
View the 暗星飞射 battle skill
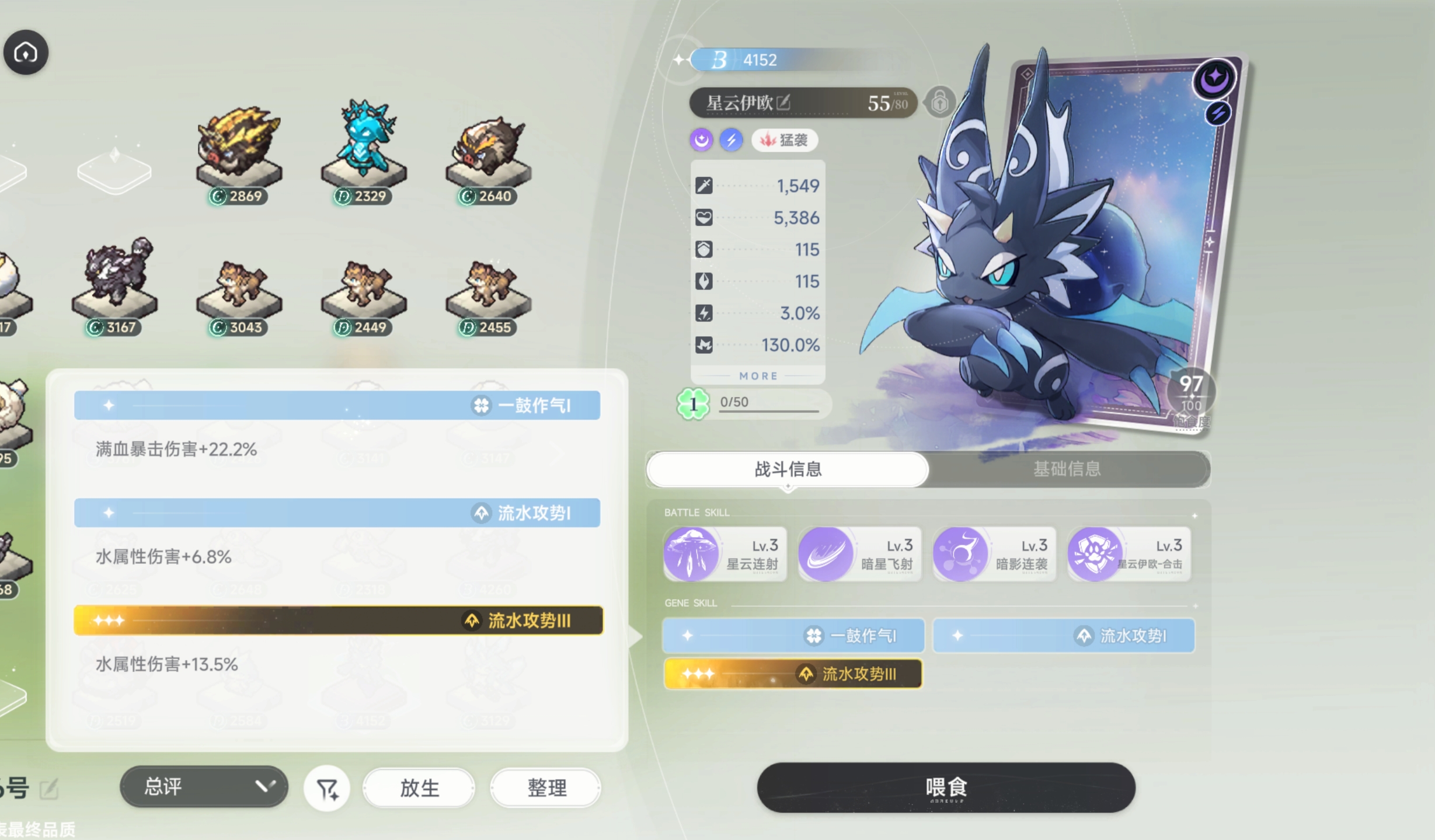tap(859, 554)
